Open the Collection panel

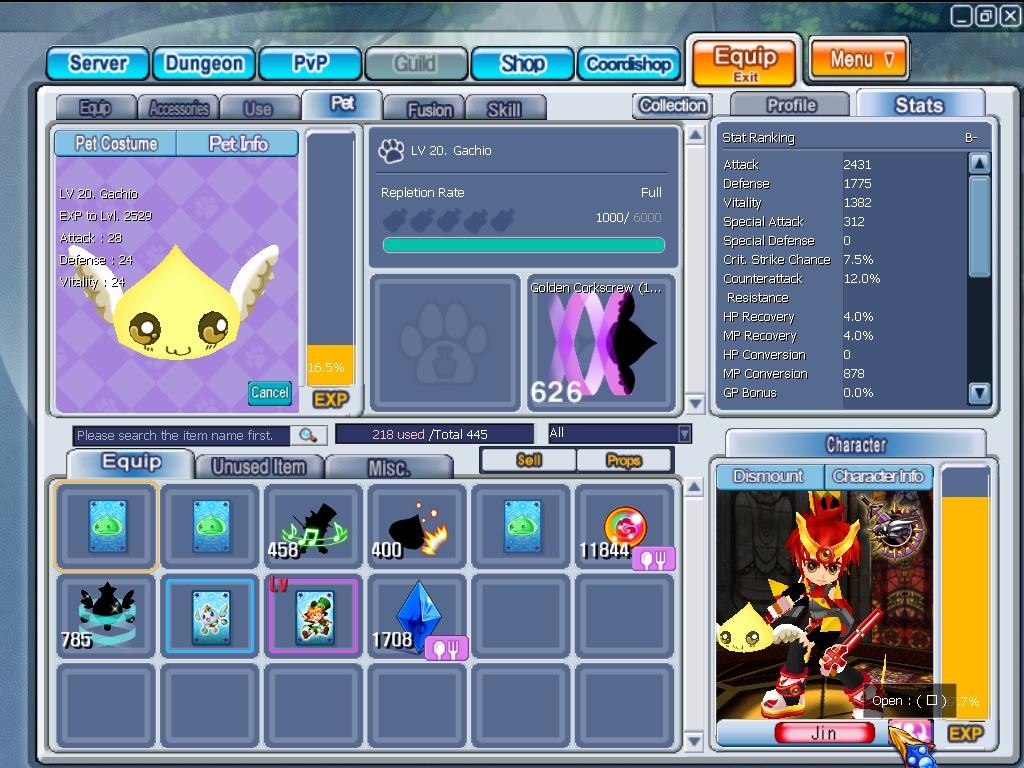coord(672,105)
